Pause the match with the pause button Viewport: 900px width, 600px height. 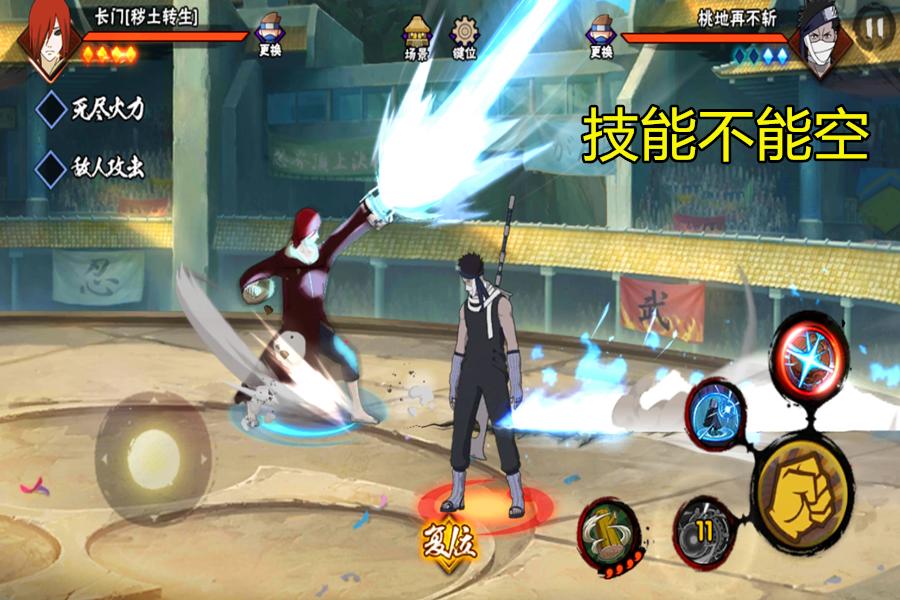pyautogui.click(x=873, y=28)
